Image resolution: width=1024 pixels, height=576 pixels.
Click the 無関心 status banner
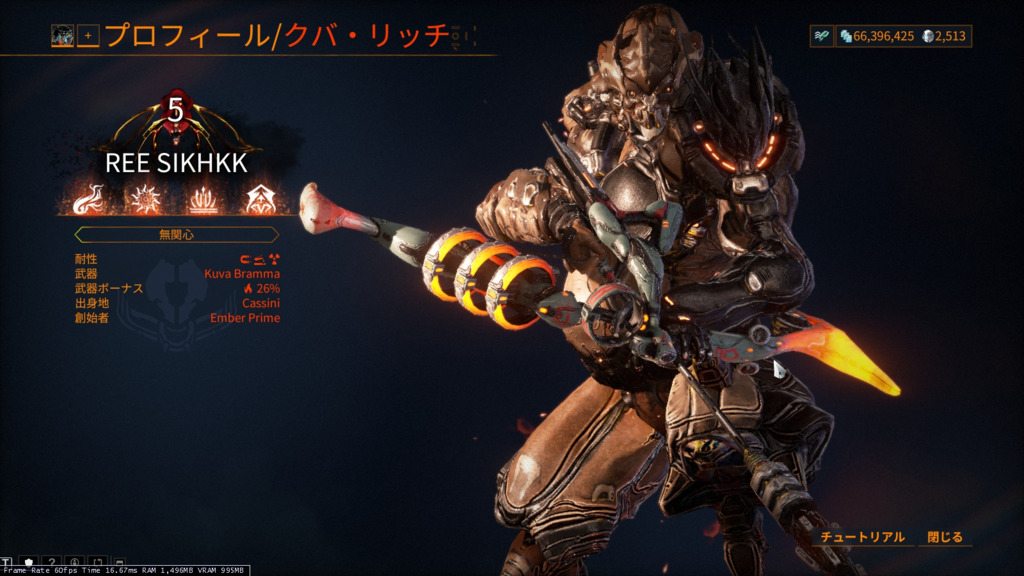click(x=174, y=234)
